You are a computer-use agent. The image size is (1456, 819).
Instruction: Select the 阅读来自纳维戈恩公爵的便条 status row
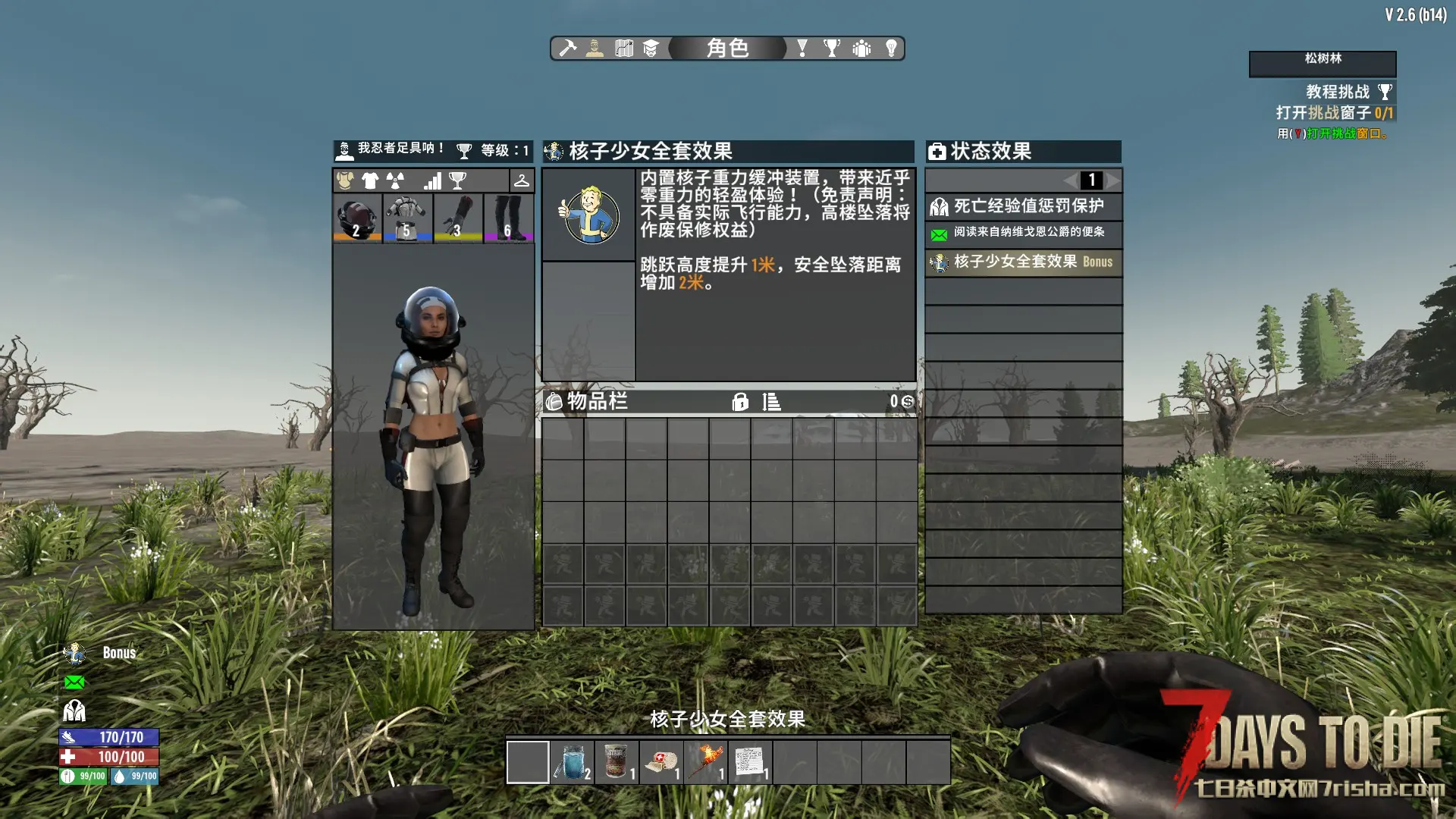[1023, 233]
